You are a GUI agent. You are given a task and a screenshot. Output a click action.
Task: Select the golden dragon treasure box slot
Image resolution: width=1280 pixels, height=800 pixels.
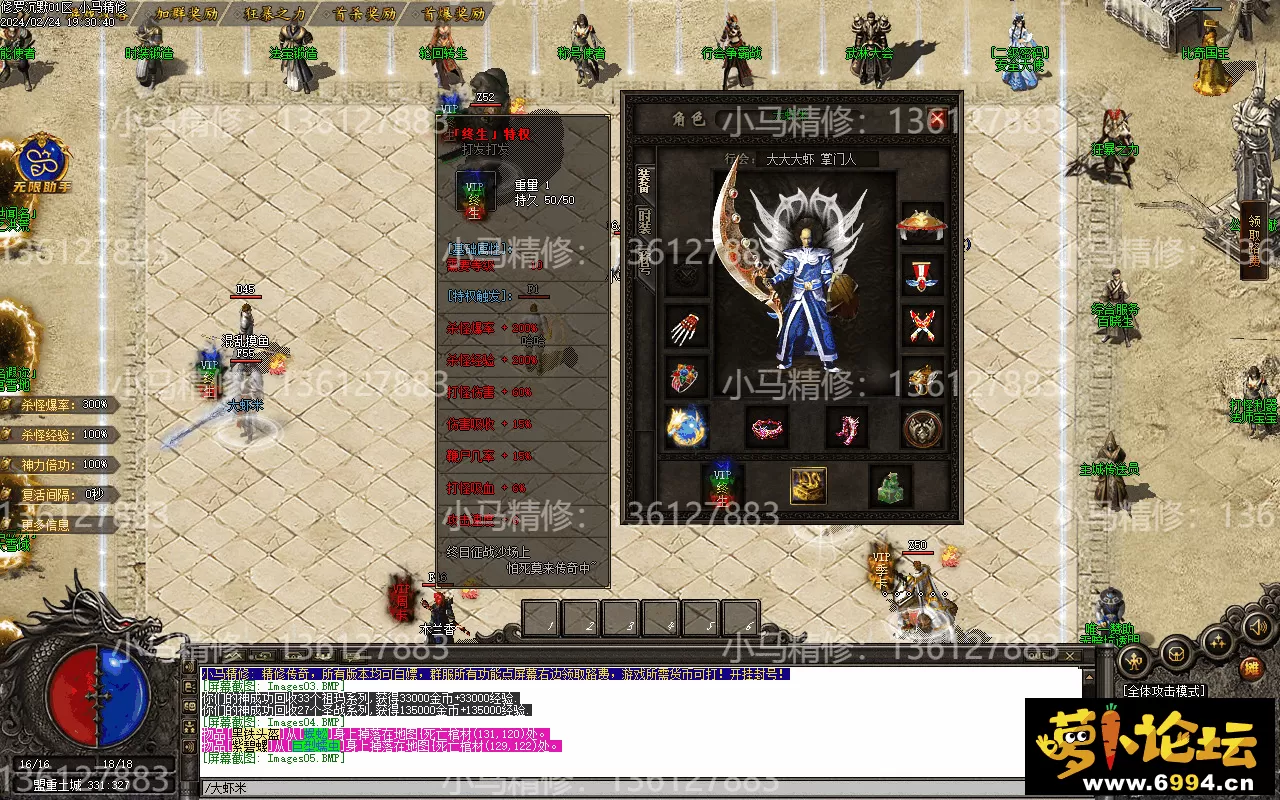point(808,486)
